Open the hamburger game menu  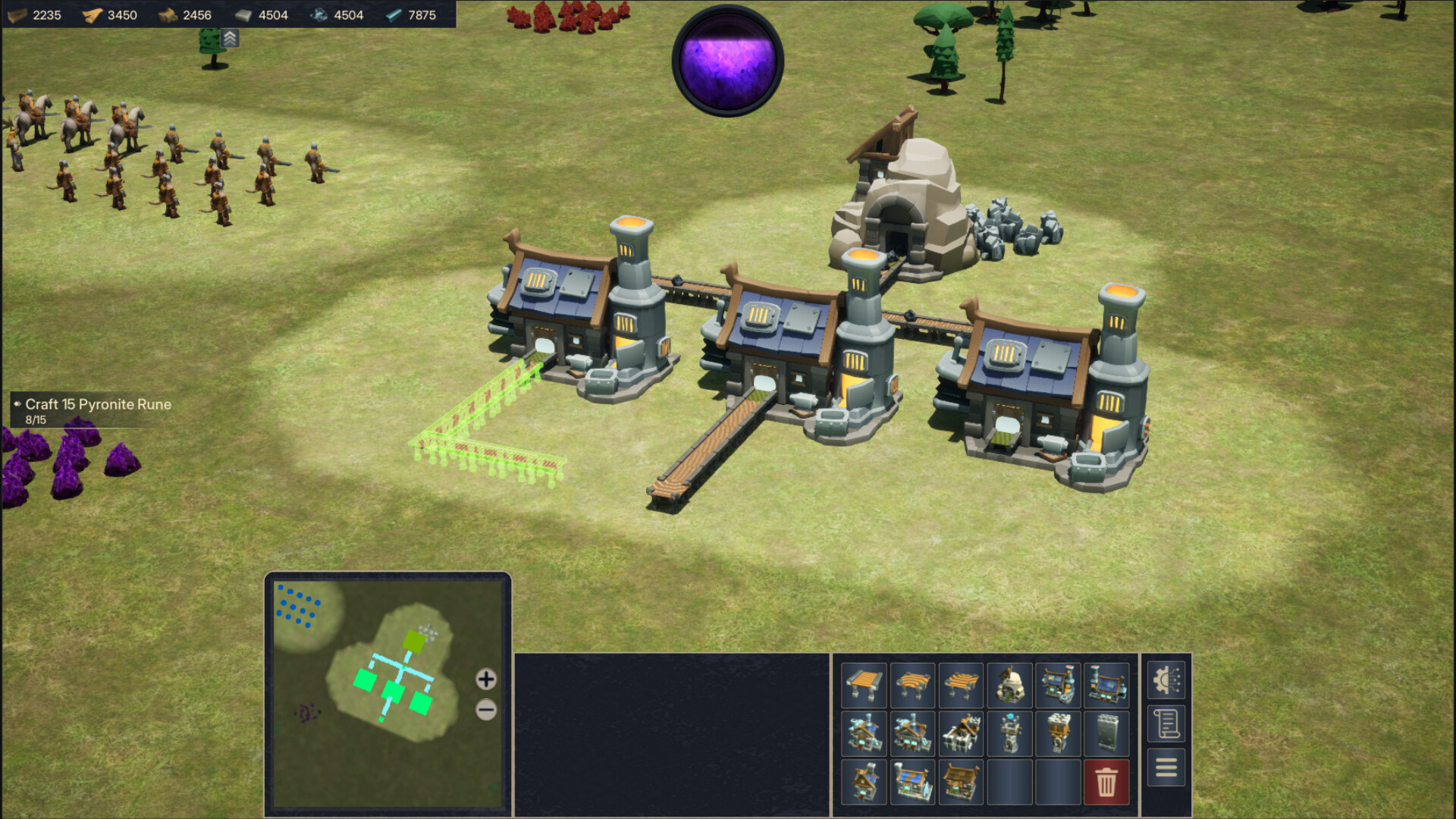pyautogui.click(x=1166, y=768)
